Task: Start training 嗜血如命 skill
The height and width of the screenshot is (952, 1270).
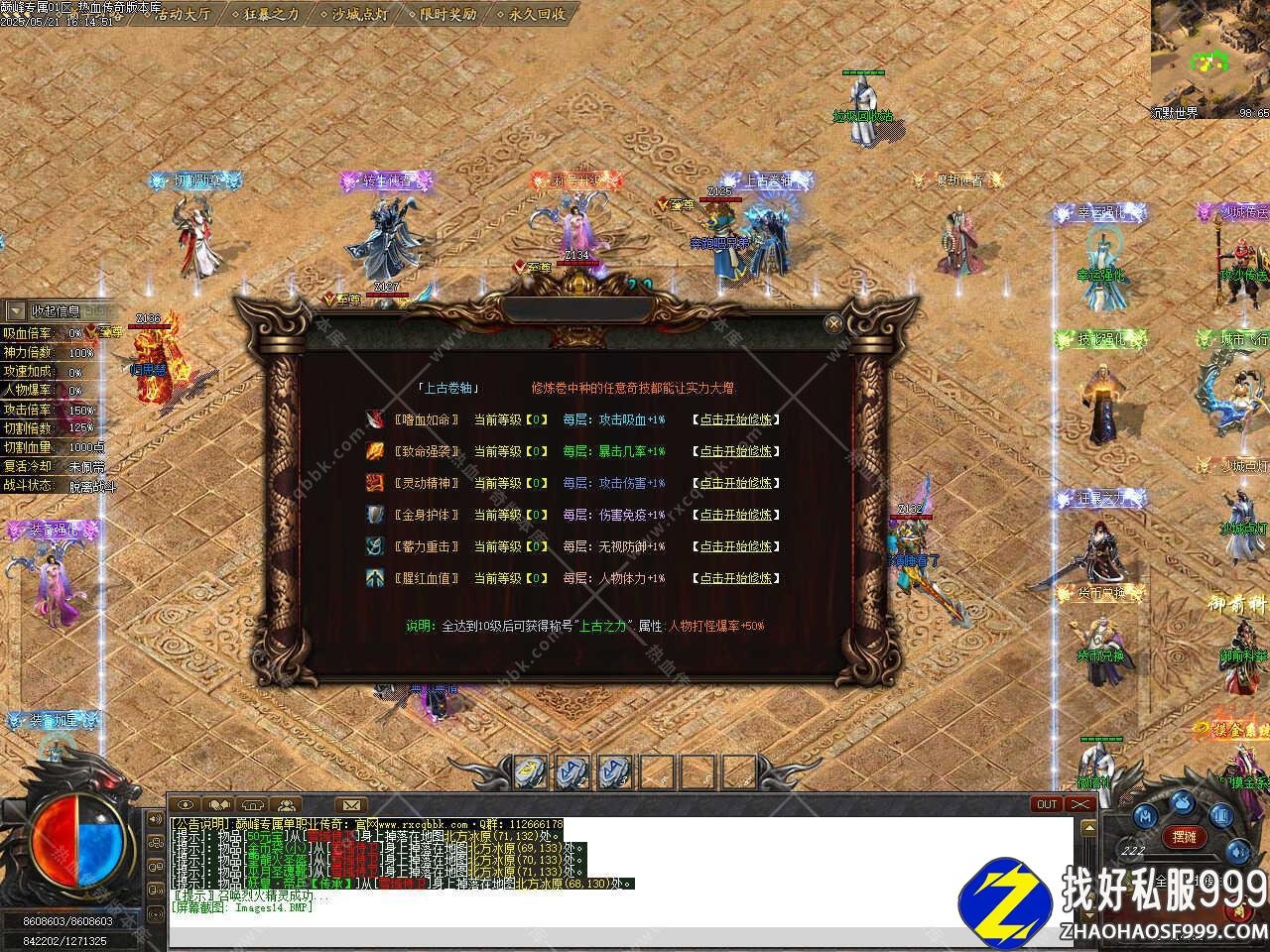Action: tap(736, 419)
